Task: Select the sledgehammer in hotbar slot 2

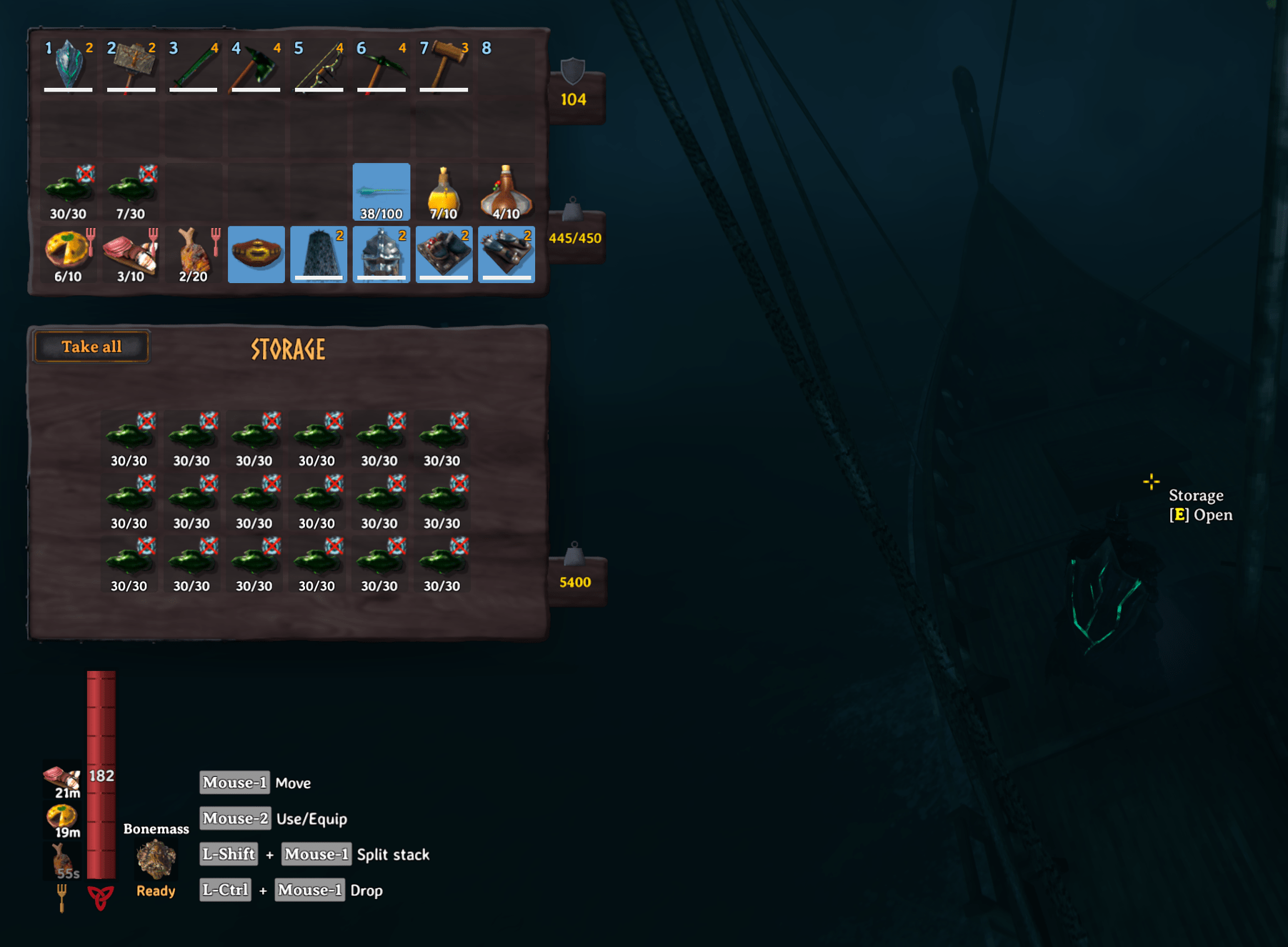Action: pos(131,68)
